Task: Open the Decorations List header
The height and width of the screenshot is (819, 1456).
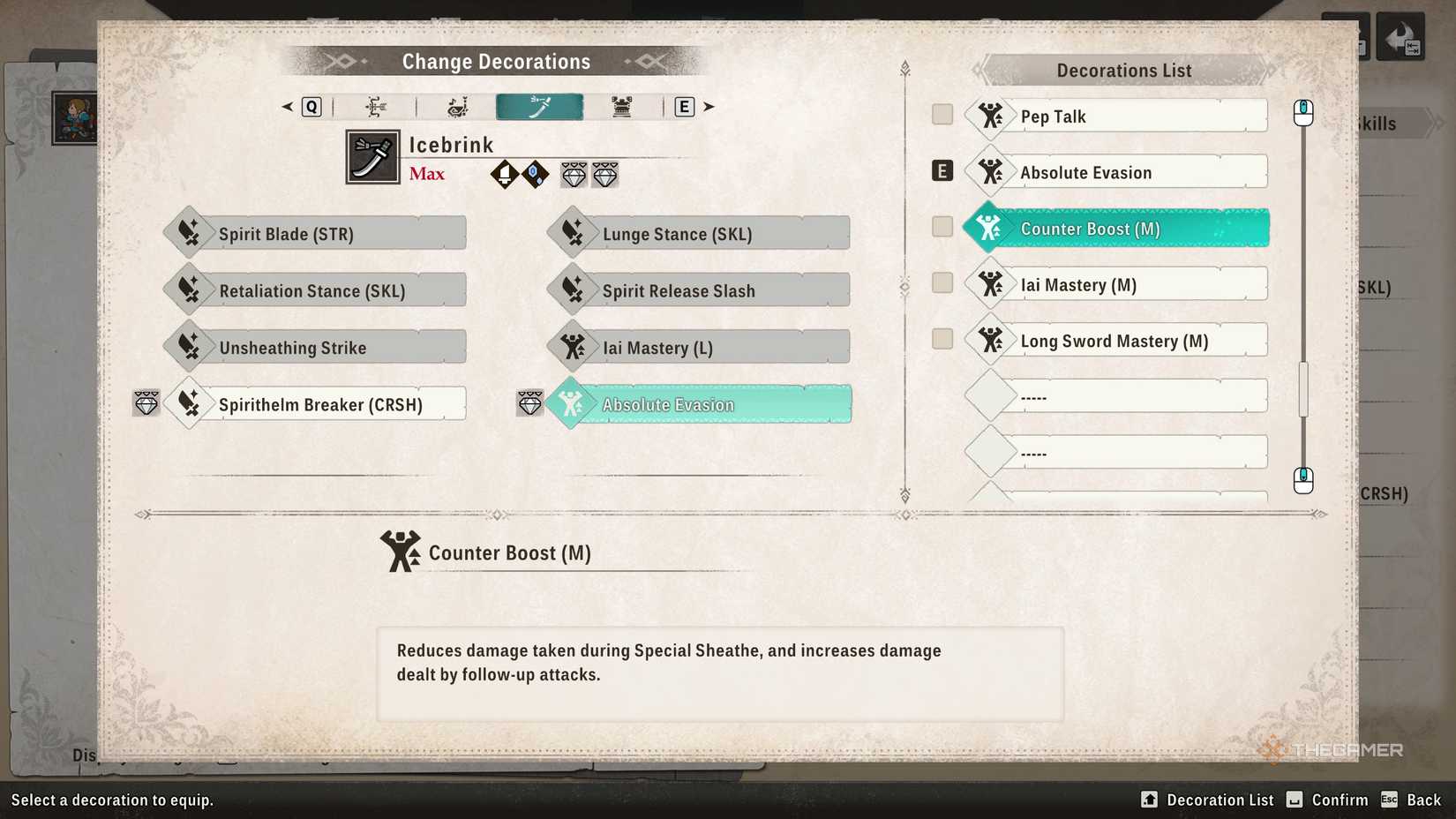Action: (1124, 70)
